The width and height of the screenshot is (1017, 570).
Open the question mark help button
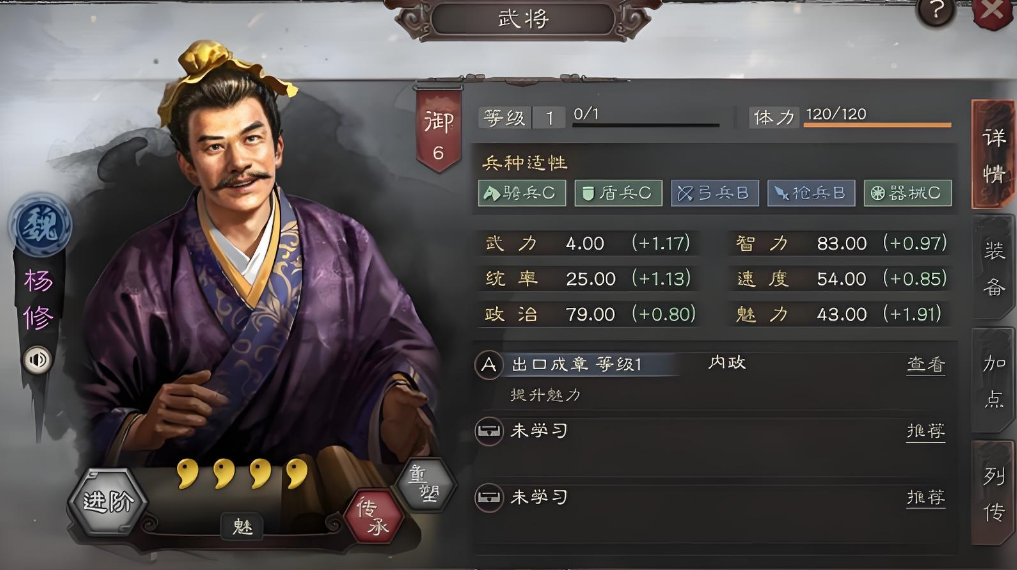[x=936, y=11]
